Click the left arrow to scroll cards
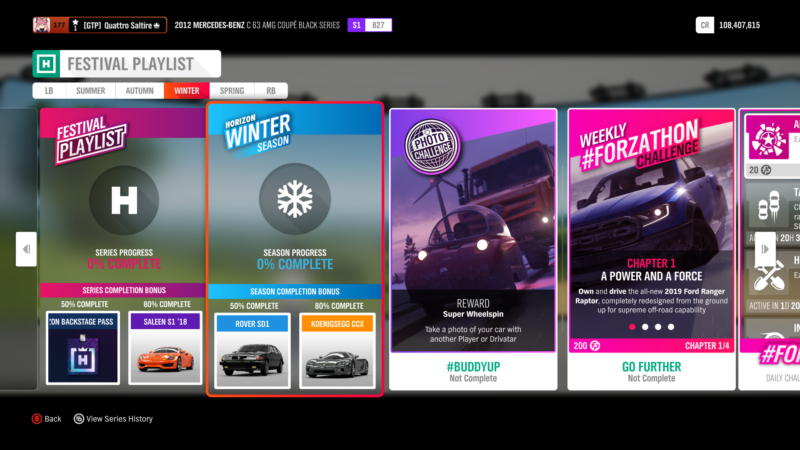 coord(26,249)
